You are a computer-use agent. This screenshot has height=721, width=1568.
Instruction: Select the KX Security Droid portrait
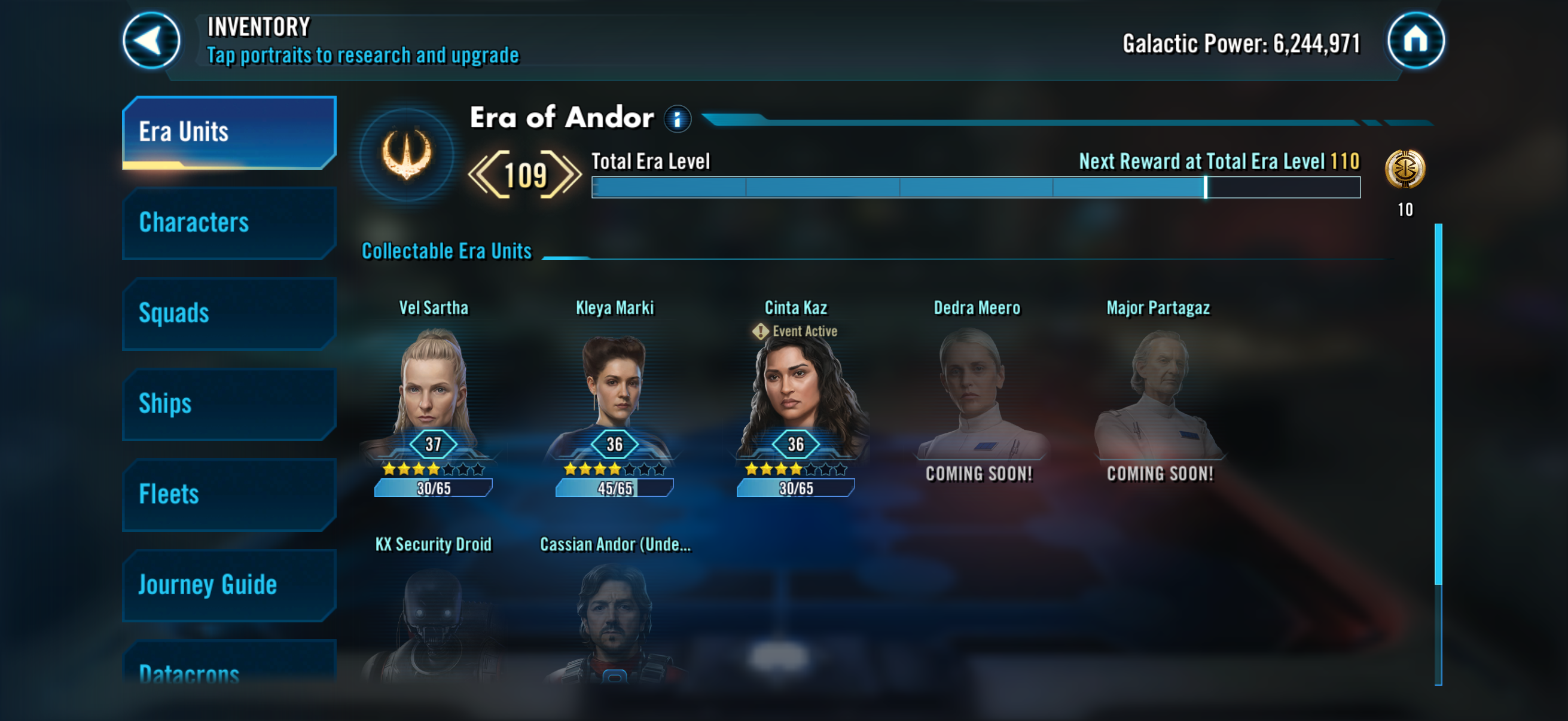tap(434, 621)
